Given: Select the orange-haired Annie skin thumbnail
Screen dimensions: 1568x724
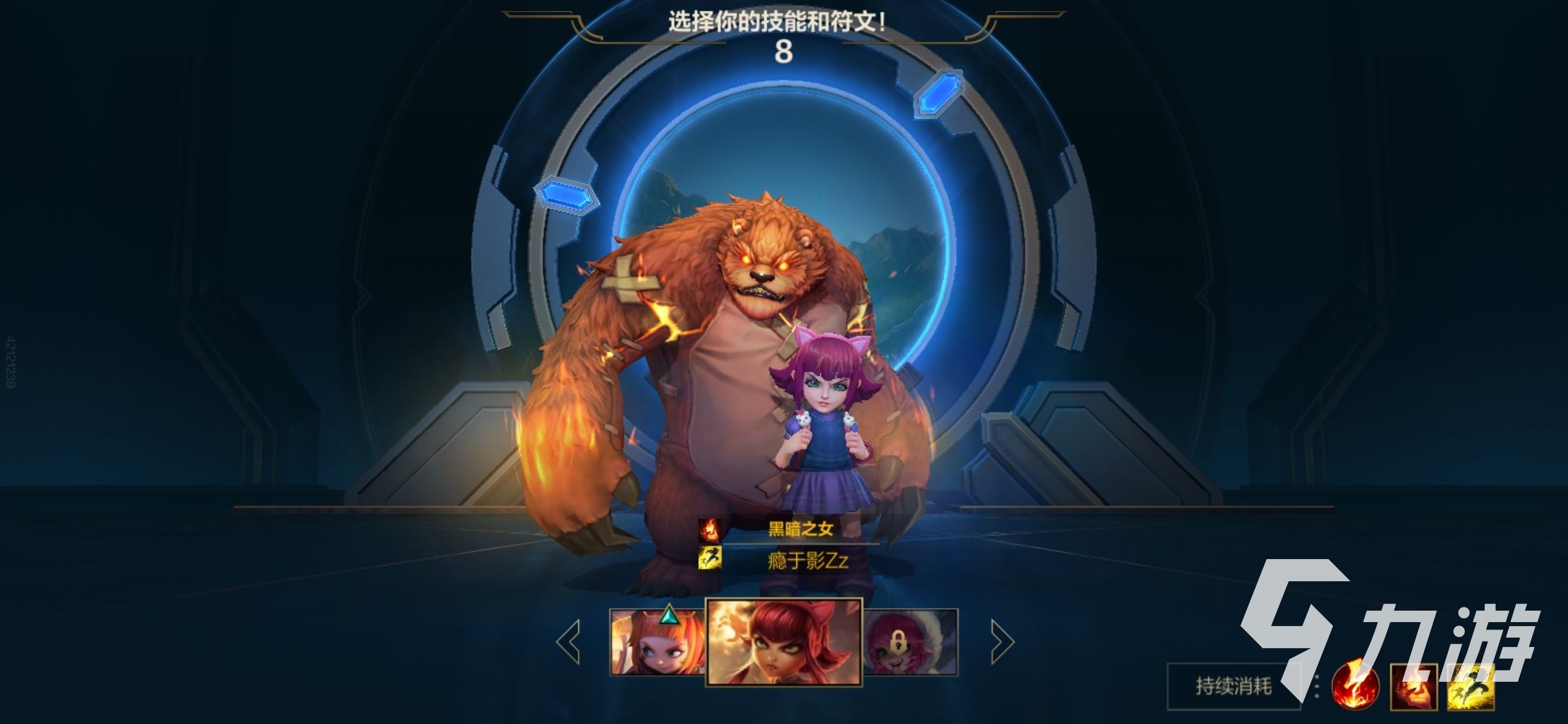Looking at the screenshot, I should point(657,642).
